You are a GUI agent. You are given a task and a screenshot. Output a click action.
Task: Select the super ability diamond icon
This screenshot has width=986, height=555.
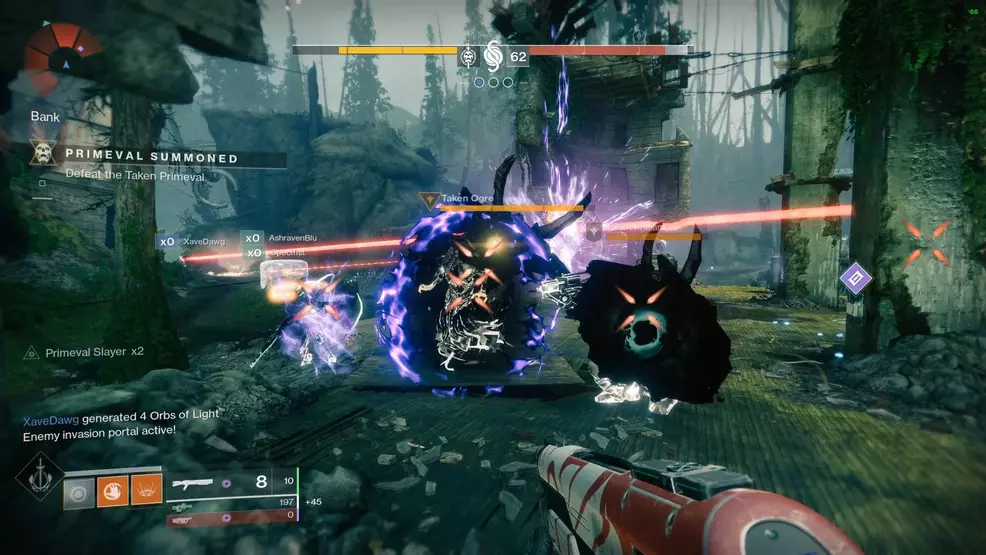tap(39, 477)
